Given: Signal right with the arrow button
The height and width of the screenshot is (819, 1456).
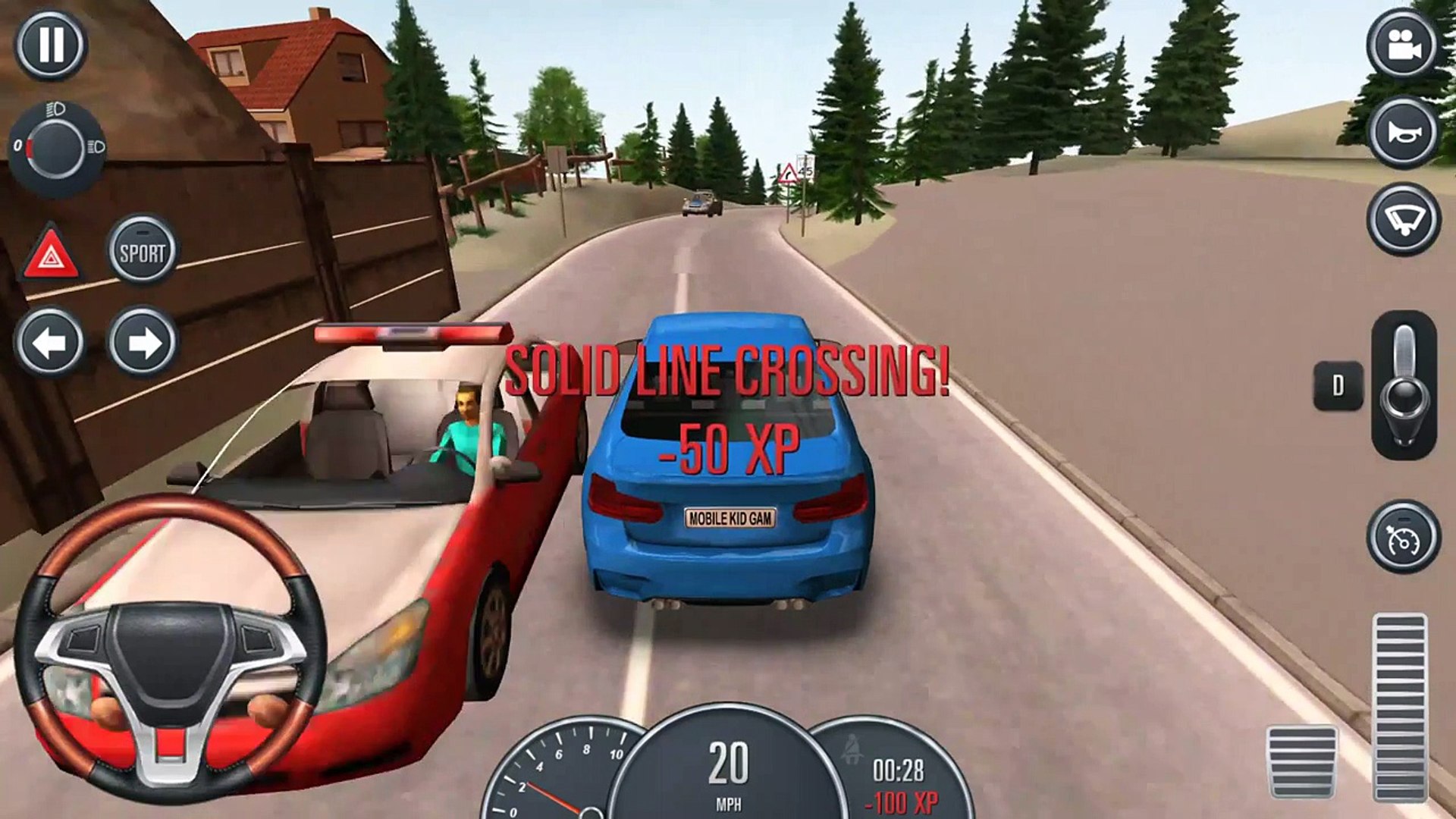Looking at the screenshot, I should 142,343.
